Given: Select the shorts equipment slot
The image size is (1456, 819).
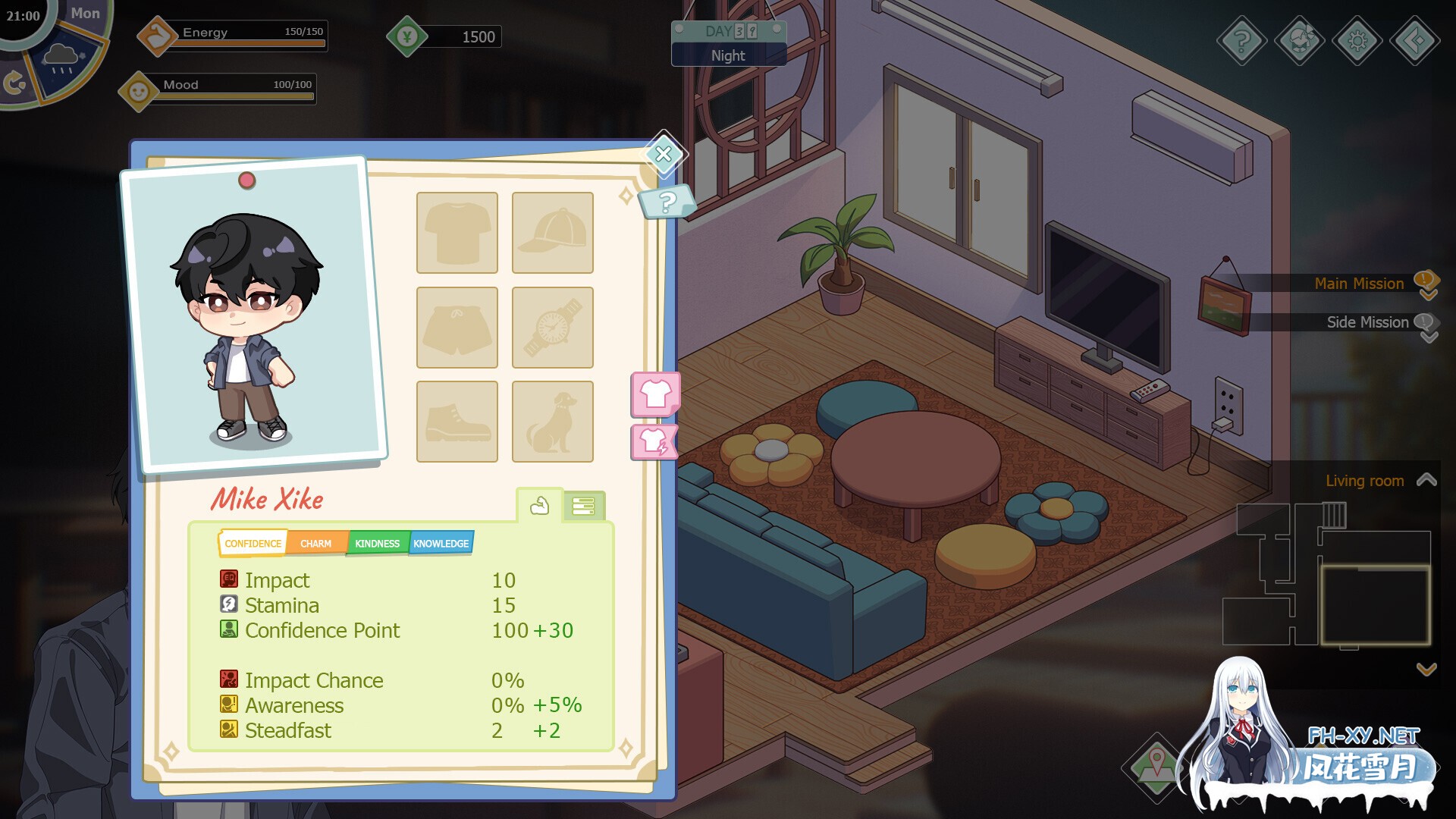Looking at the screenshot, I should point(457,327).
